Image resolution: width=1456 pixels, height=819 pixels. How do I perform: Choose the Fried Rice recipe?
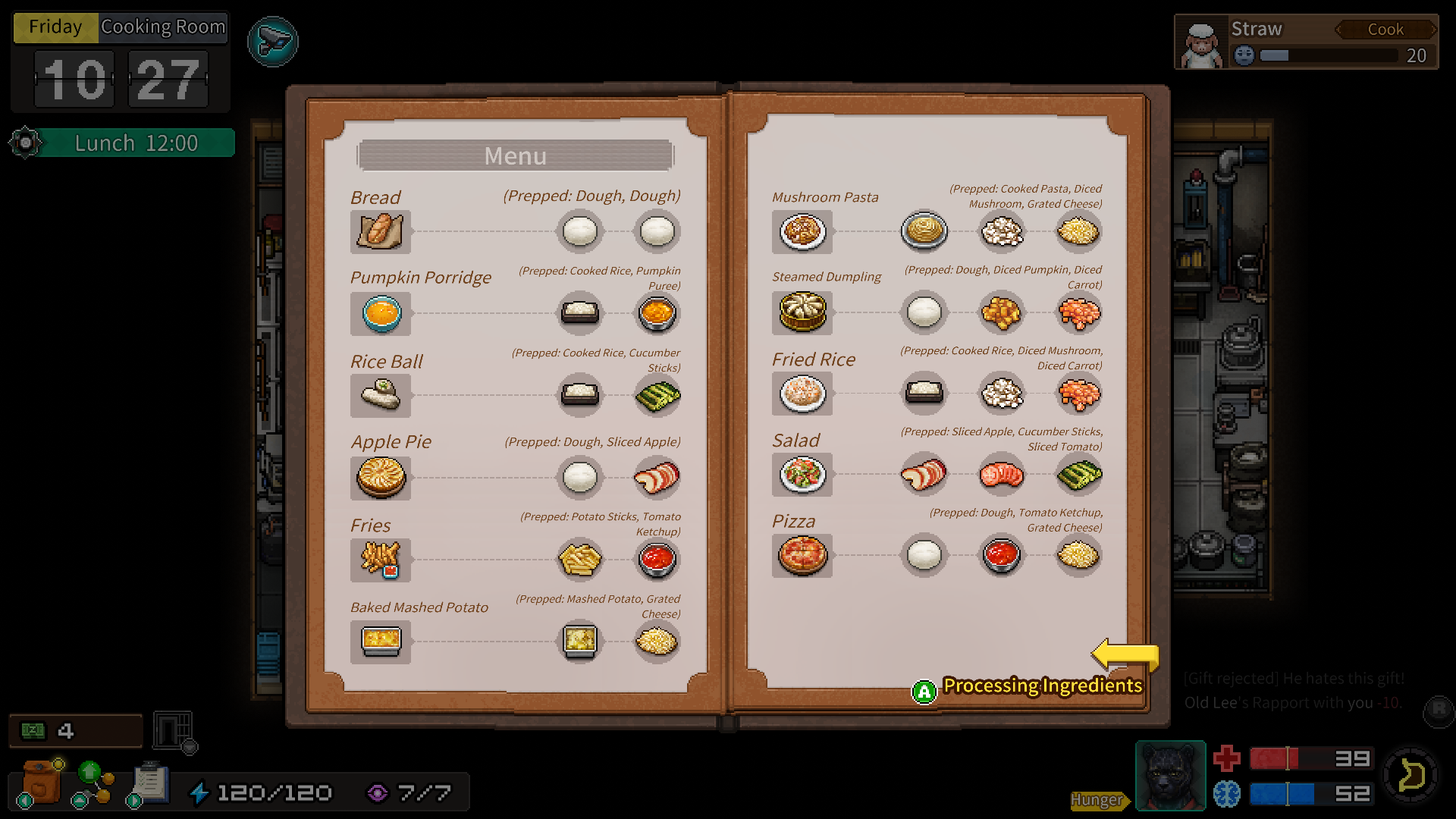tap(802, 394)
